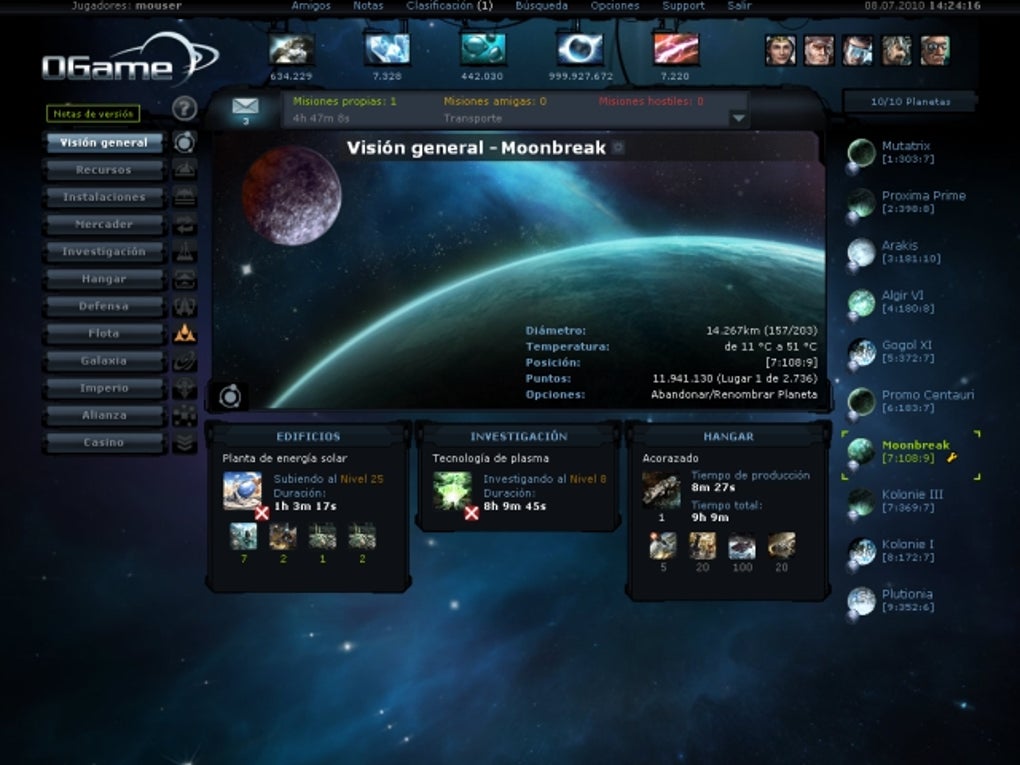The width and height of the screenshot is (1020, 765).
Task: Select Hangar in the left menu
Action: (x=104, y=279)
